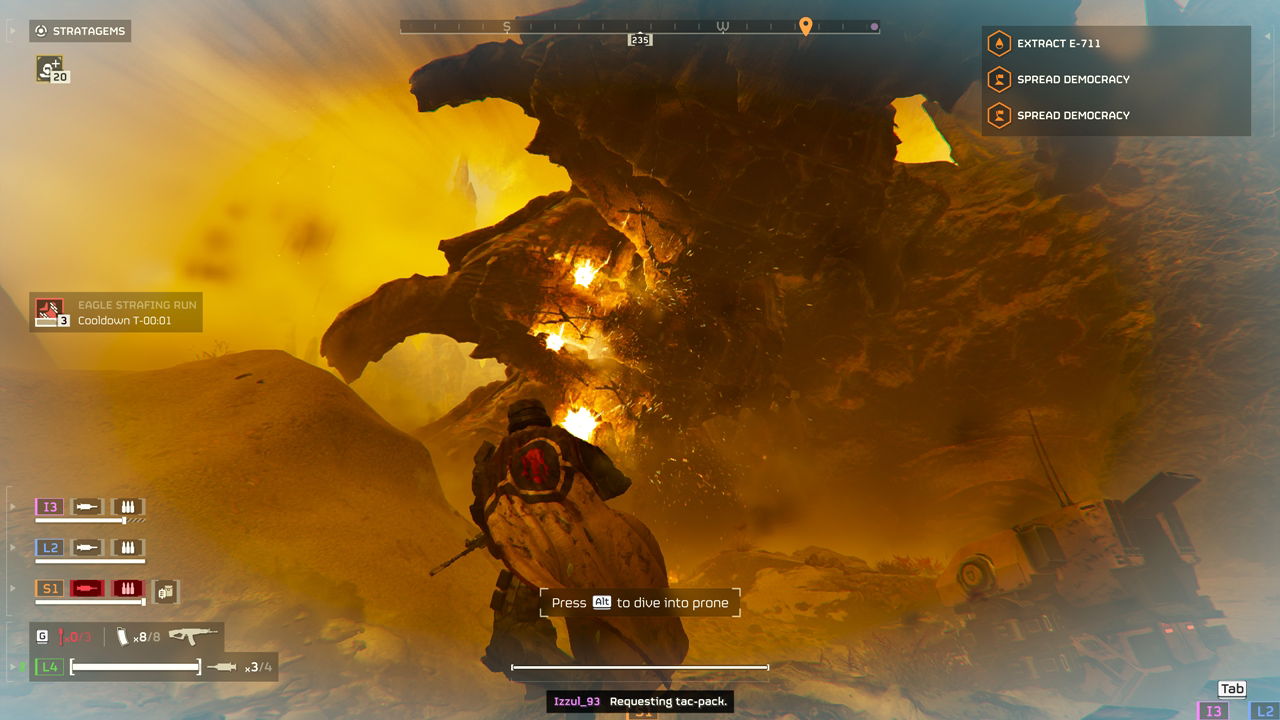1280x720 pixels.
Task: Select the Reinforce stratagem icon
Action: [x=48, y=68]
